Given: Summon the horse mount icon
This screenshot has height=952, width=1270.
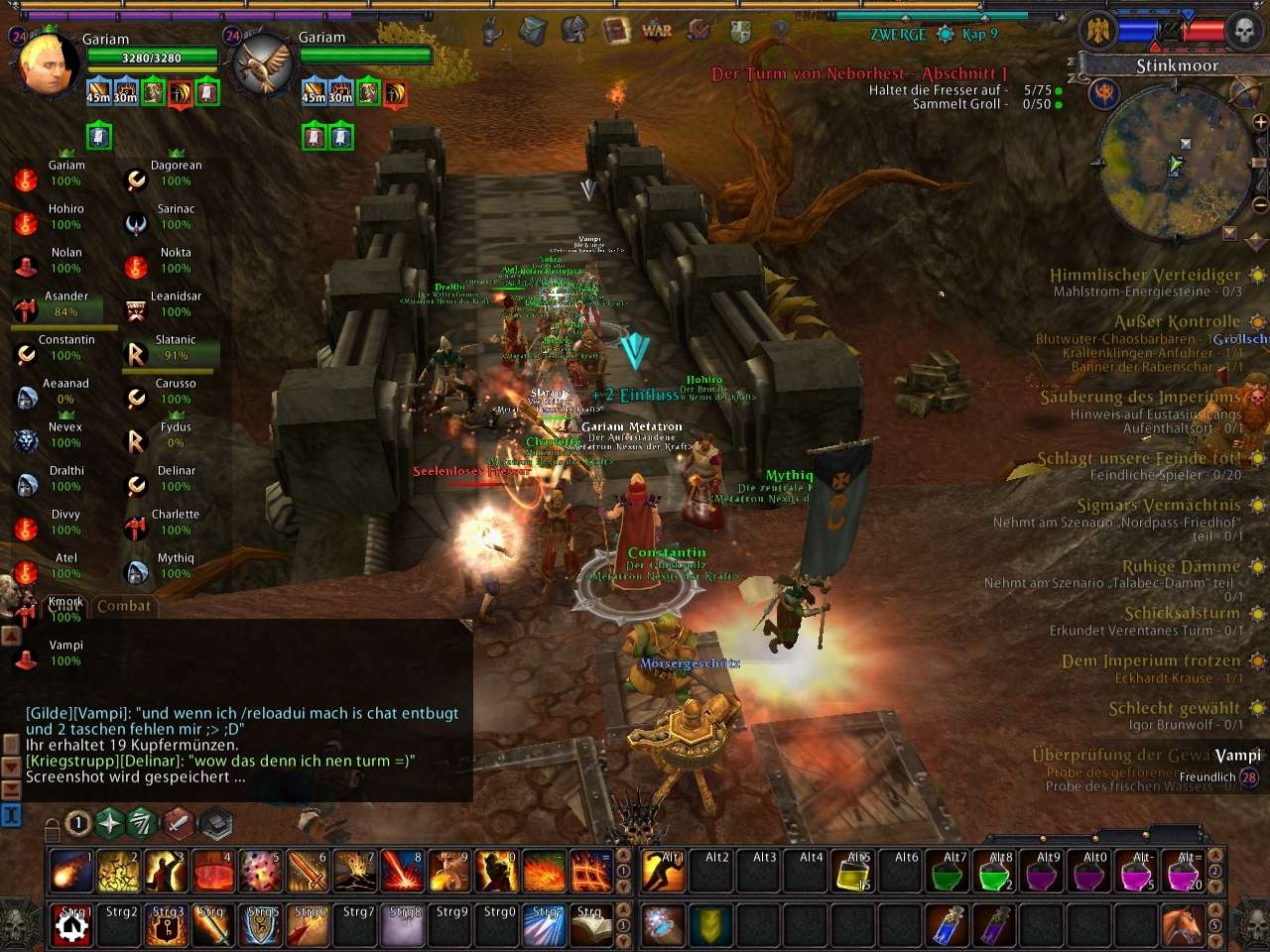Looking at the screenshot, I should [x=1183, y=926].
